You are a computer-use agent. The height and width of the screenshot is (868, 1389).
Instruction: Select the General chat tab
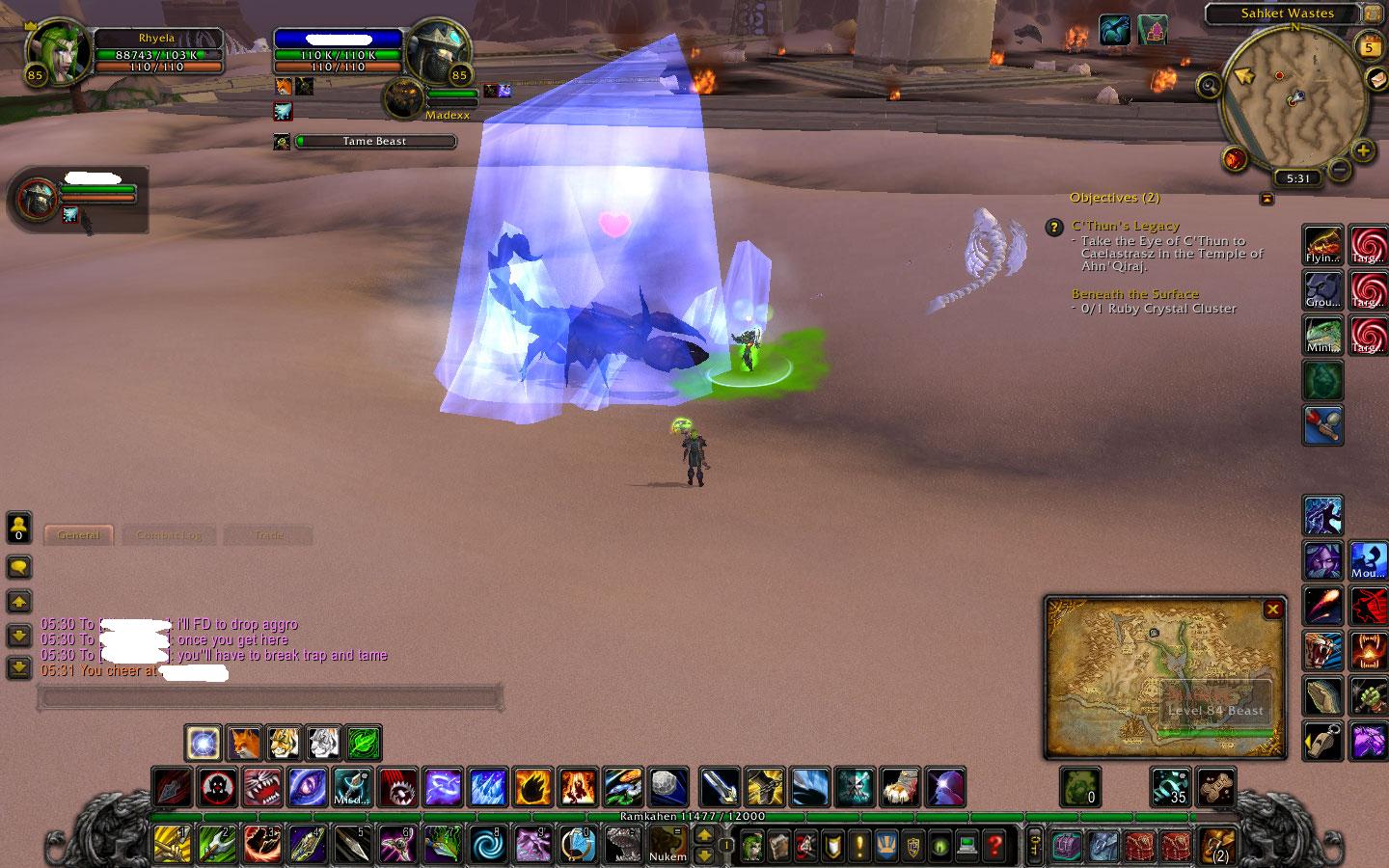pyautogui.click(x=78, y=535)
